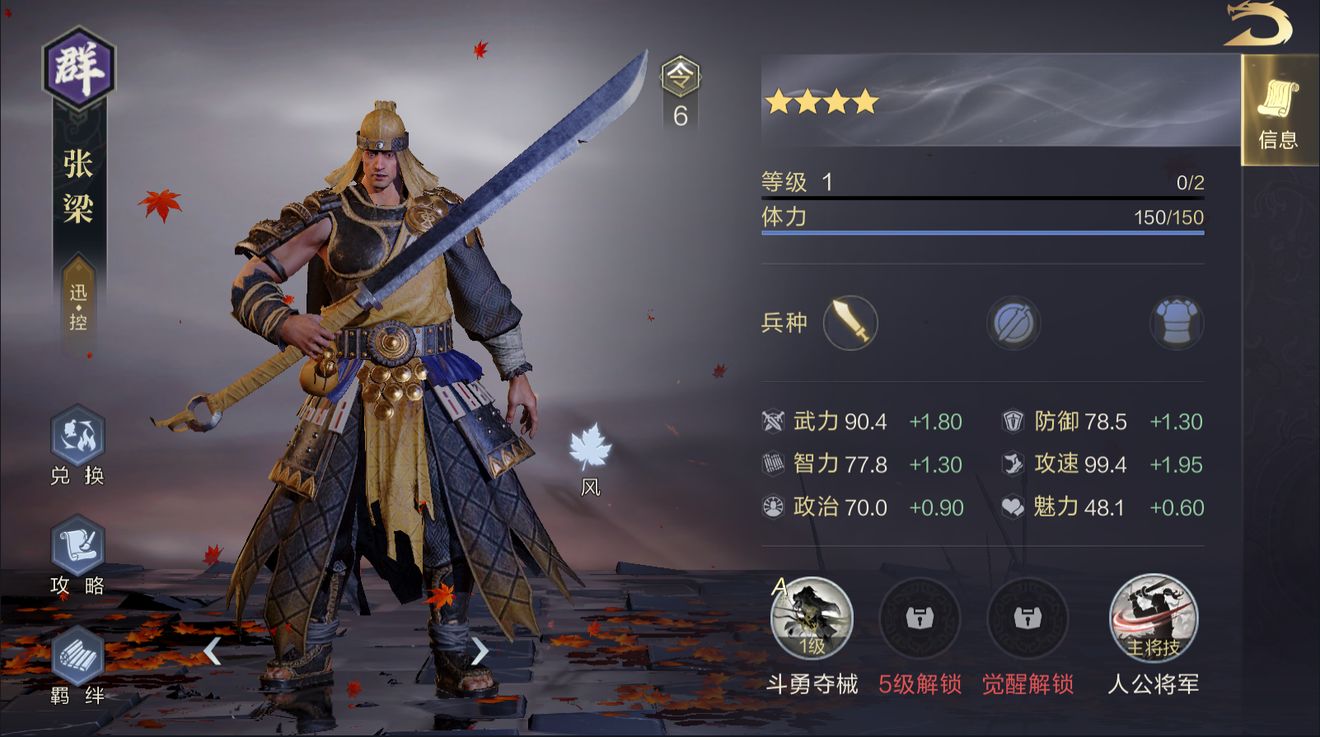Tap the locked skill unlocking at 5级
1320x737 pixels.
pyautogui.click(x=919, y=619)
